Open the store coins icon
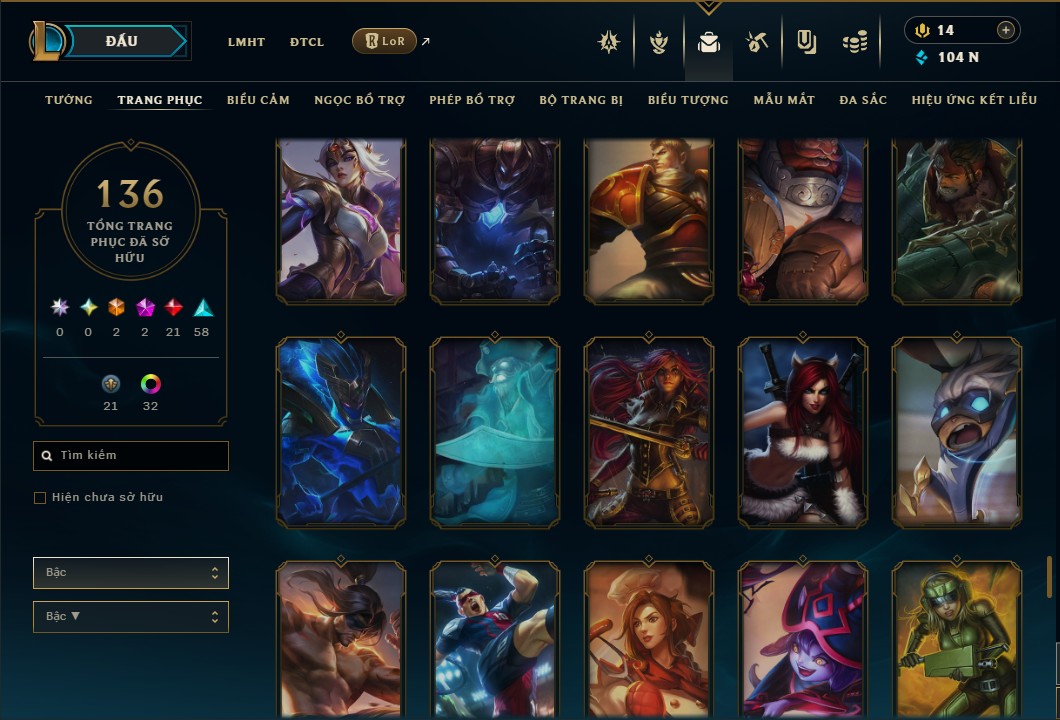The width and height of the screenshot is (1060, 720). [x=854, y=43]
